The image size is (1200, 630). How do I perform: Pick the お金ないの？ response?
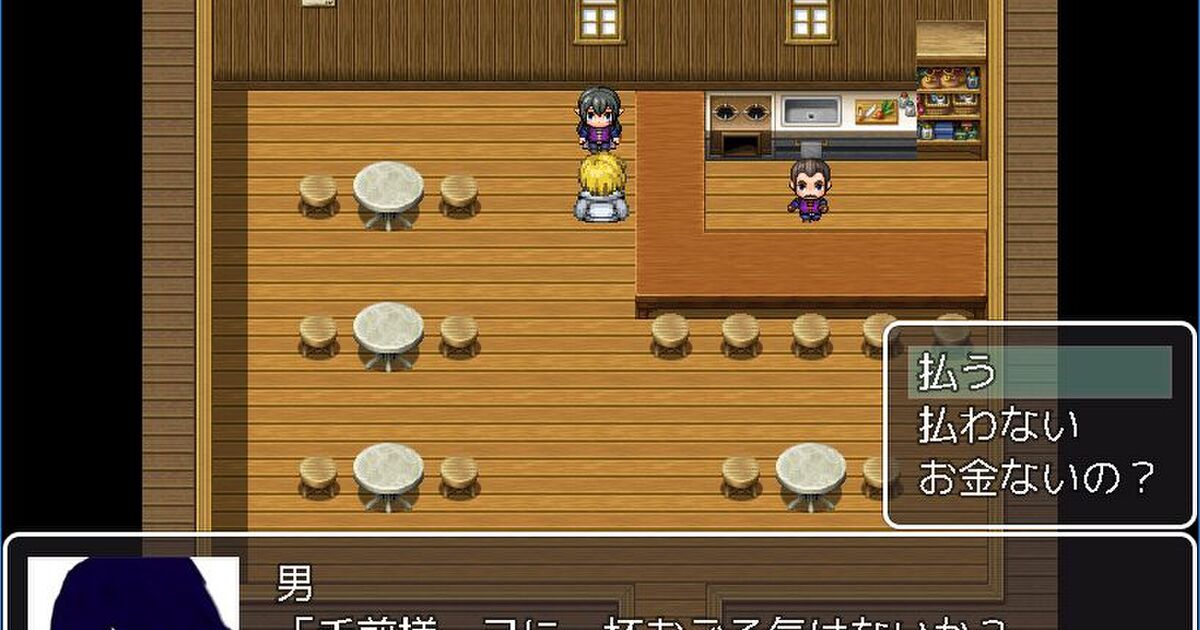click(1036, 478)
